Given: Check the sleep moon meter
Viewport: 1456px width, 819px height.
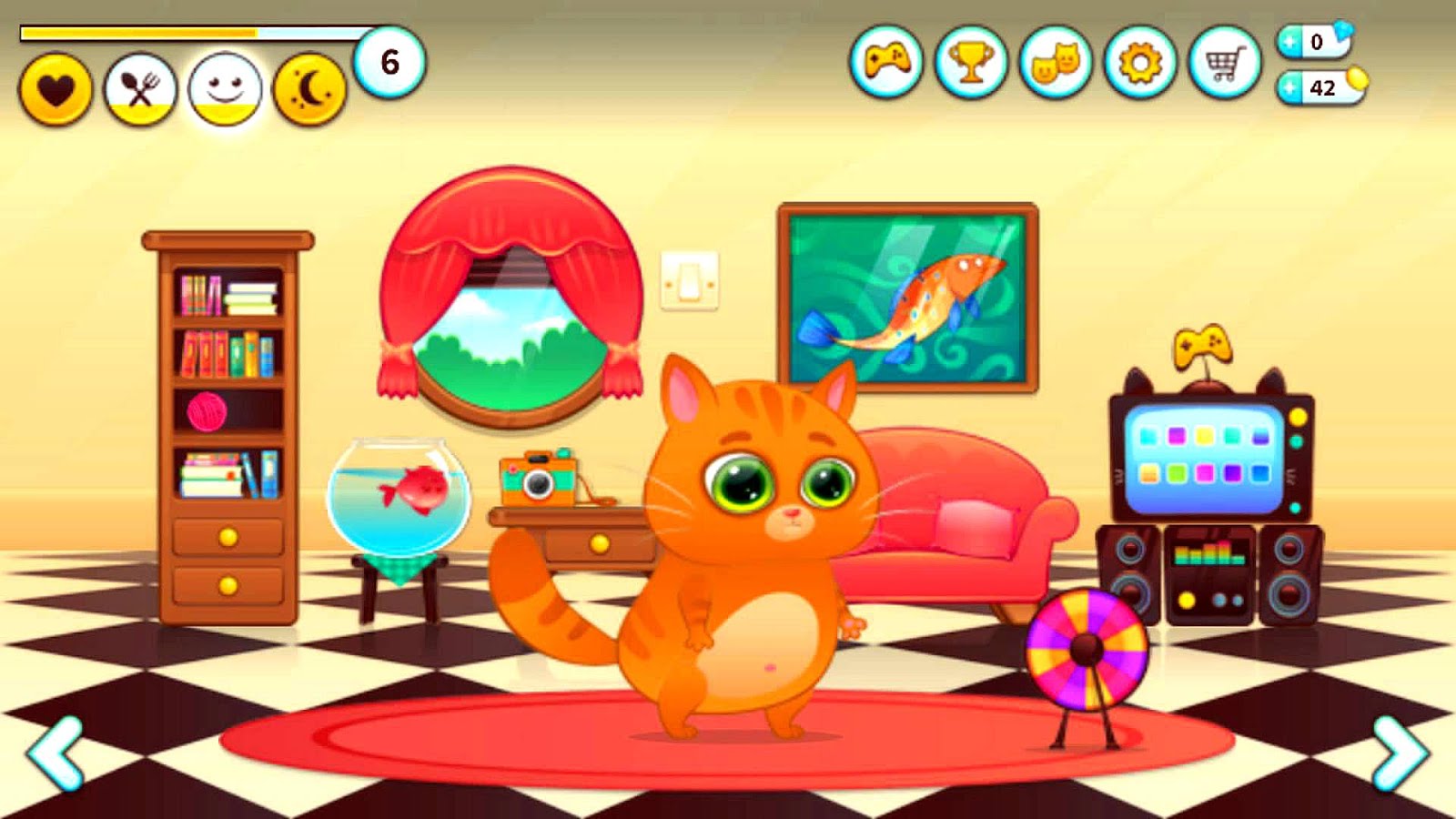Looking at the screenshot, I should point(307,88).
